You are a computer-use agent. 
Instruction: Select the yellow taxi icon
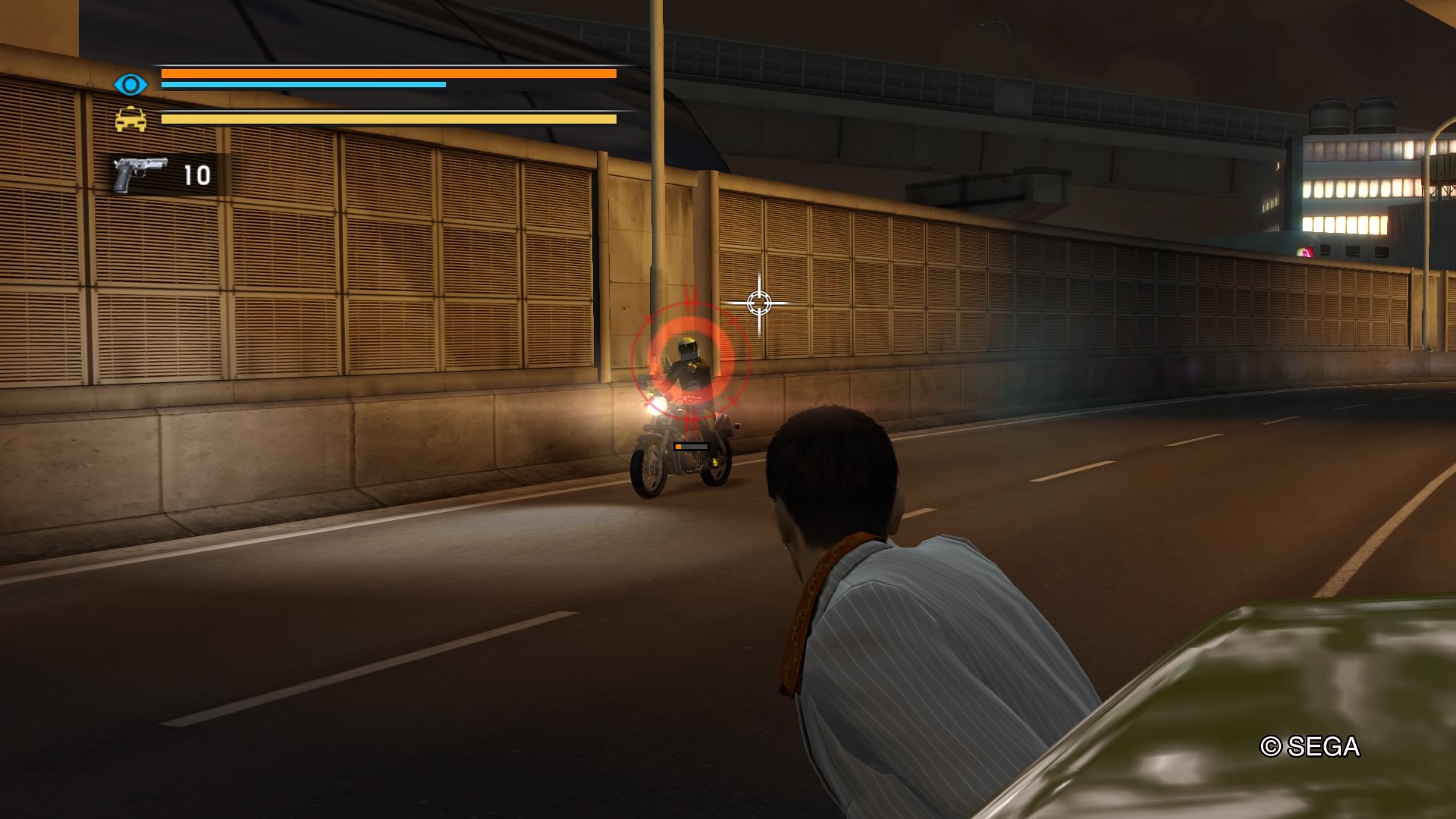pos(130,120)
